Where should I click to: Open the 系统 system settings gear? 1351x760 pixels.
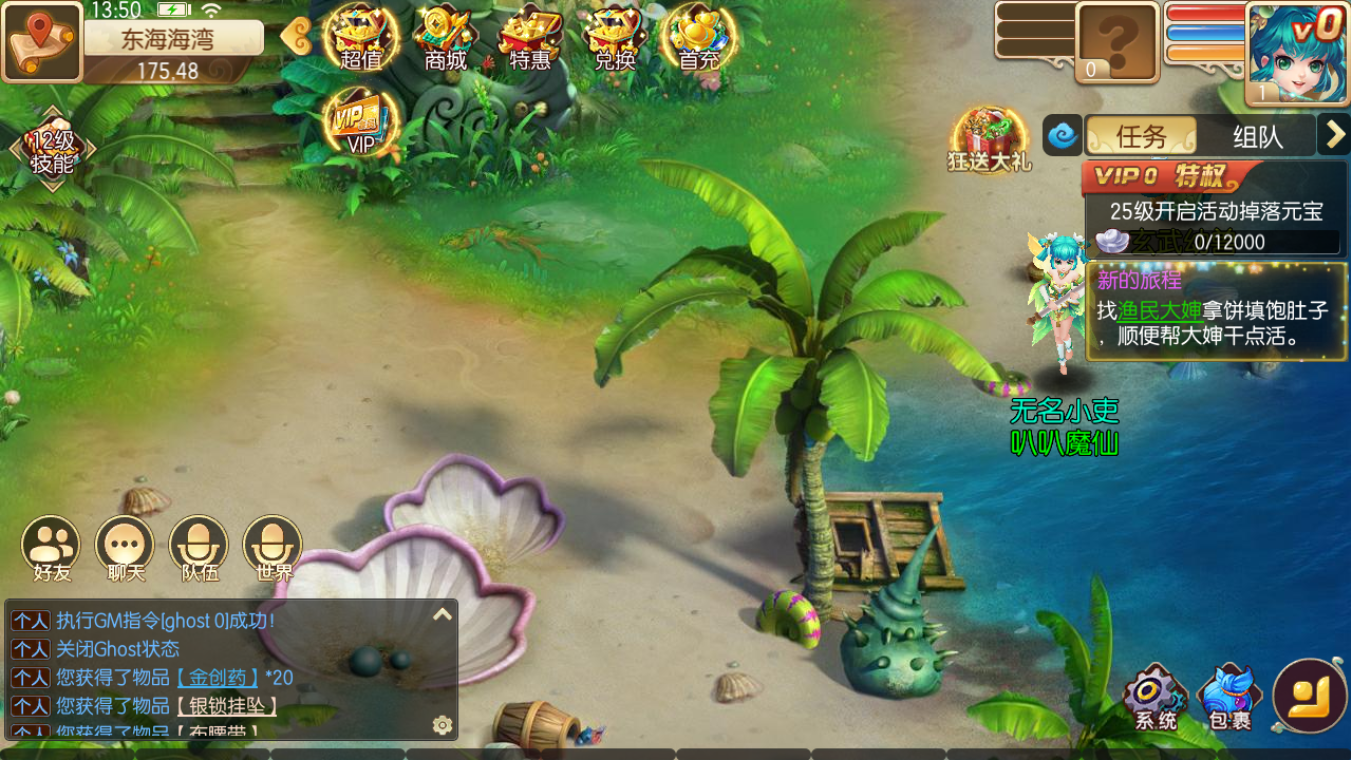tap(1155, 696)
